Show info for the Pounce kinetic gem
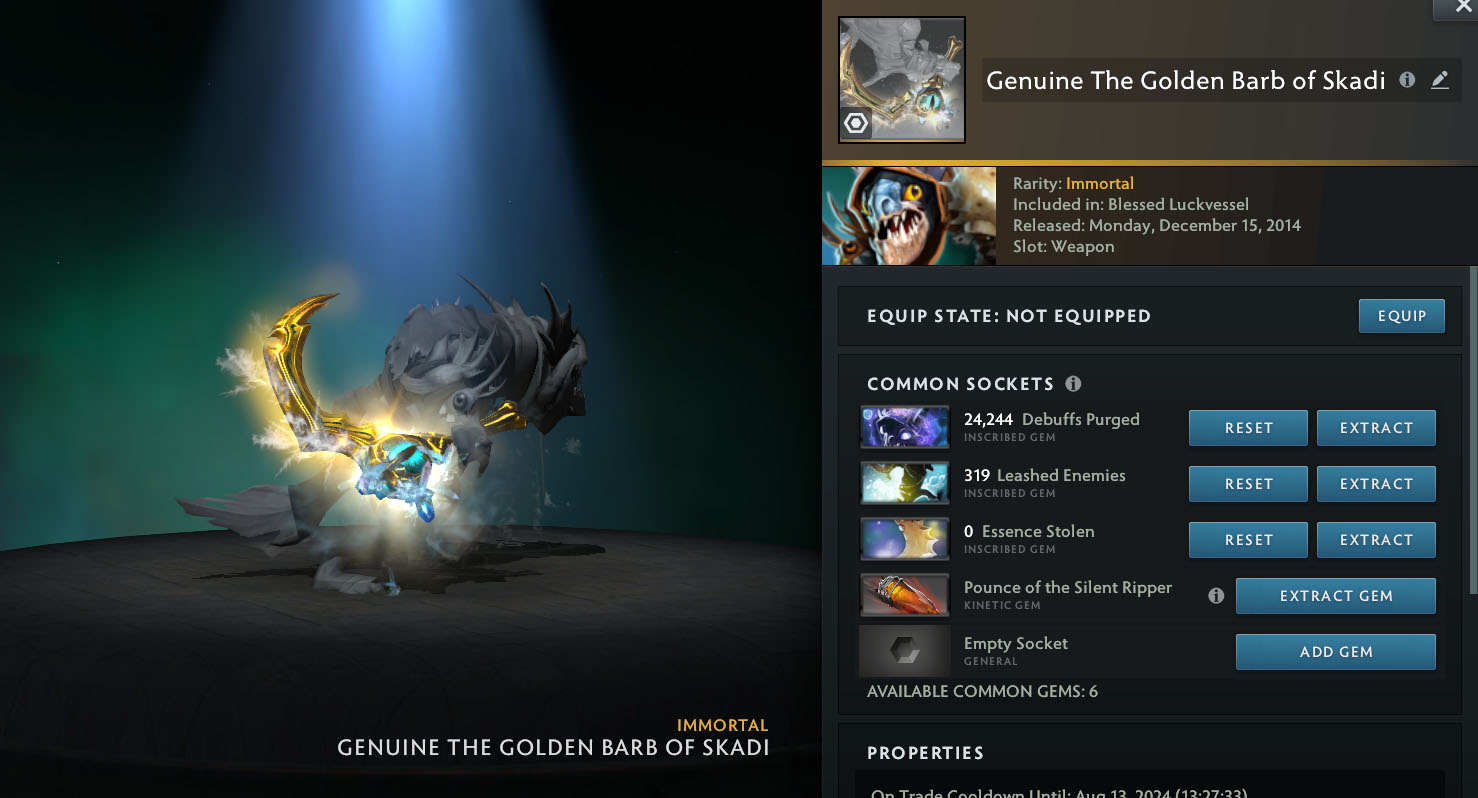This screenshot has height=798, width=1478. (x=1216, y=596)
